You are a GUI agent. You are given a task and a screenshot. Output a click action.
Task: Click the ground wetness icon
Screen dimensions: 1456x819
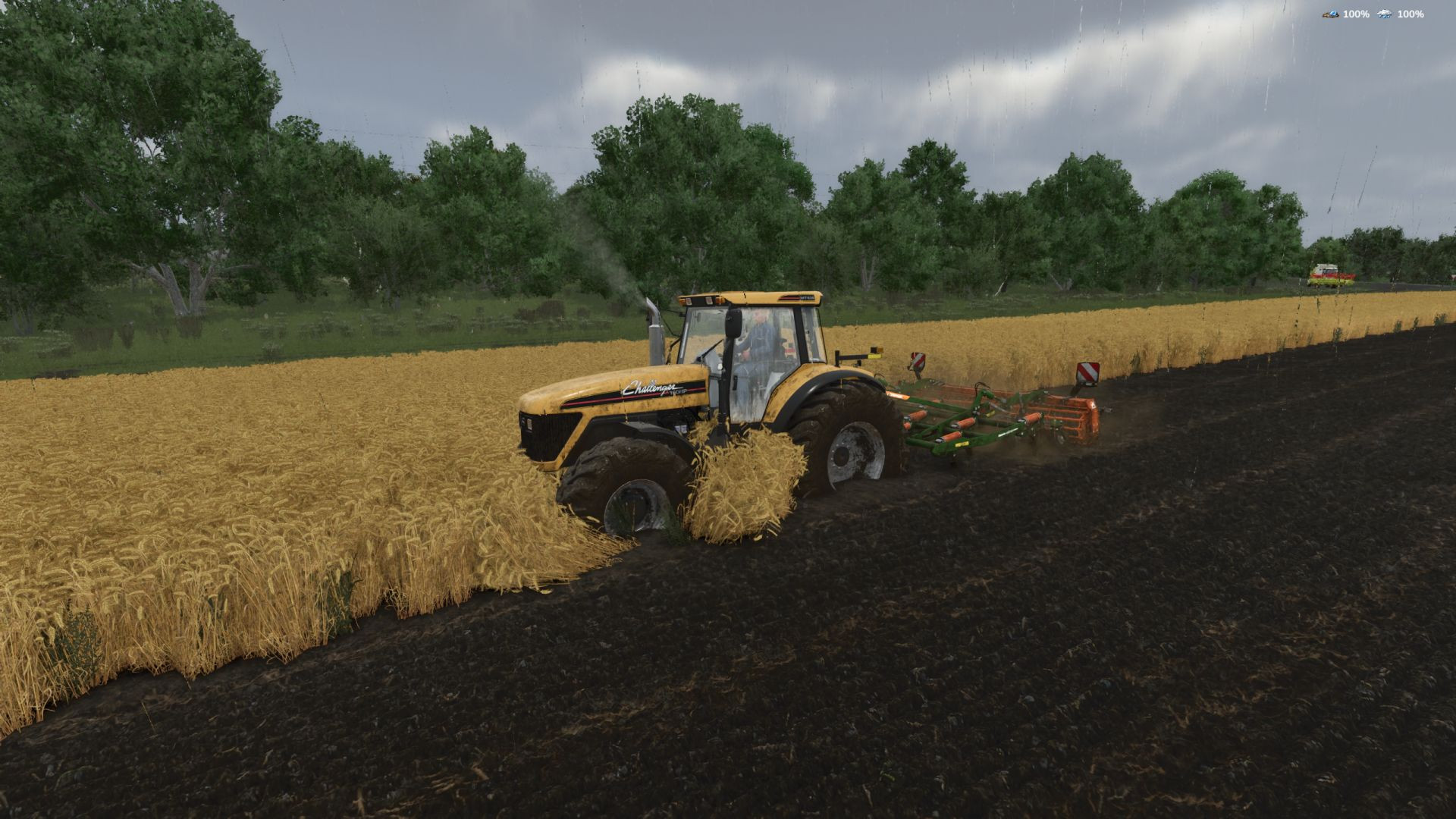1330,14
